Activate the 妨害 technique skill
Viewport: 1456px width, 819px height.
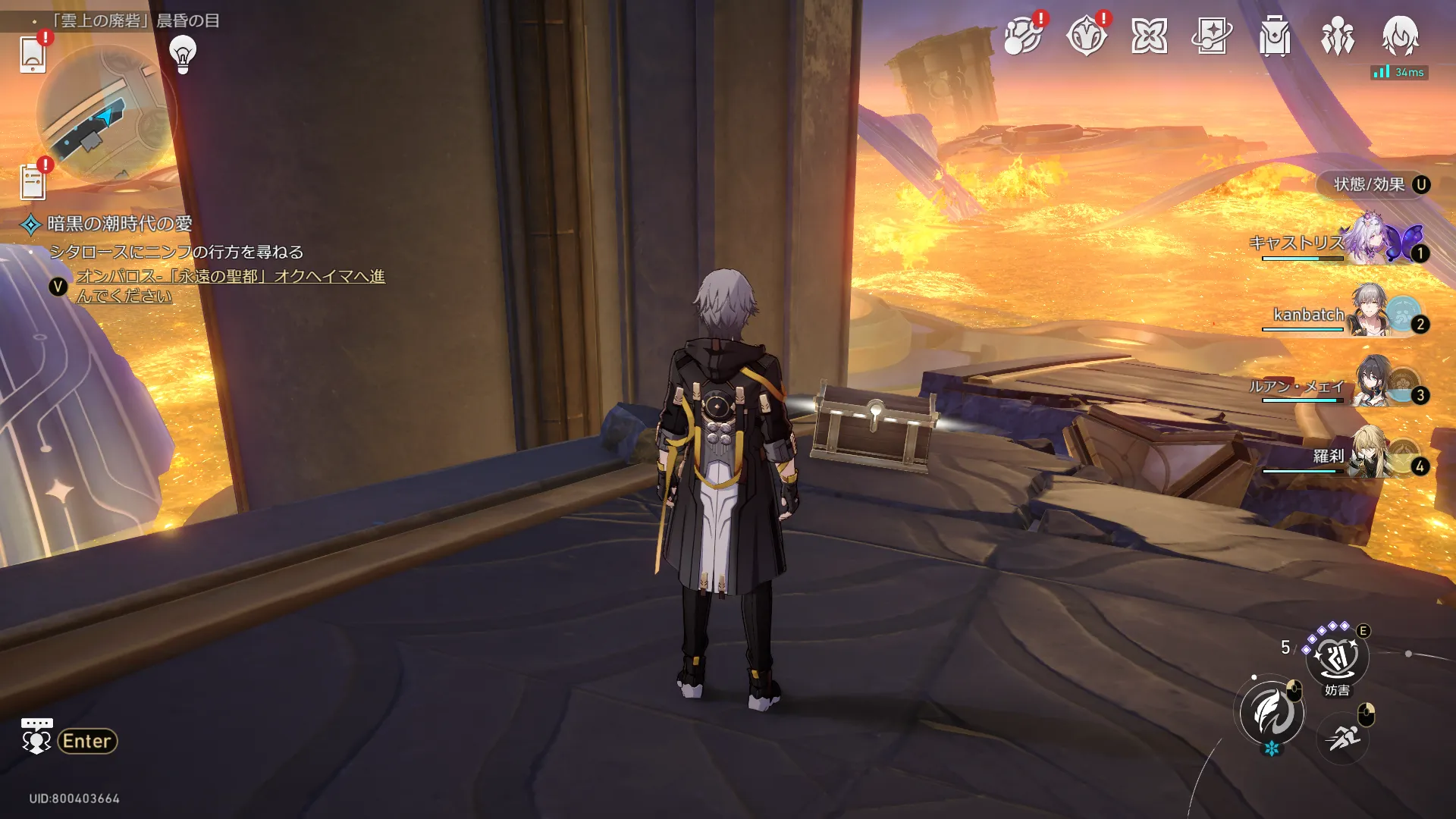pos(1336,657)
